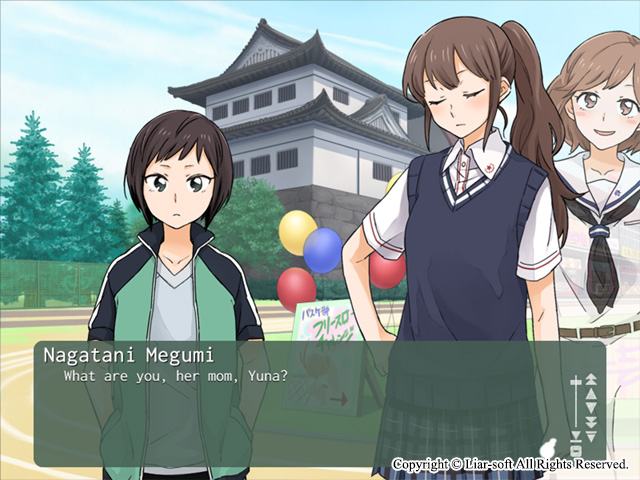640x480 pixels.
Task: Click the double up arrow in the dialogue box
Action: (x=591, y=379)
